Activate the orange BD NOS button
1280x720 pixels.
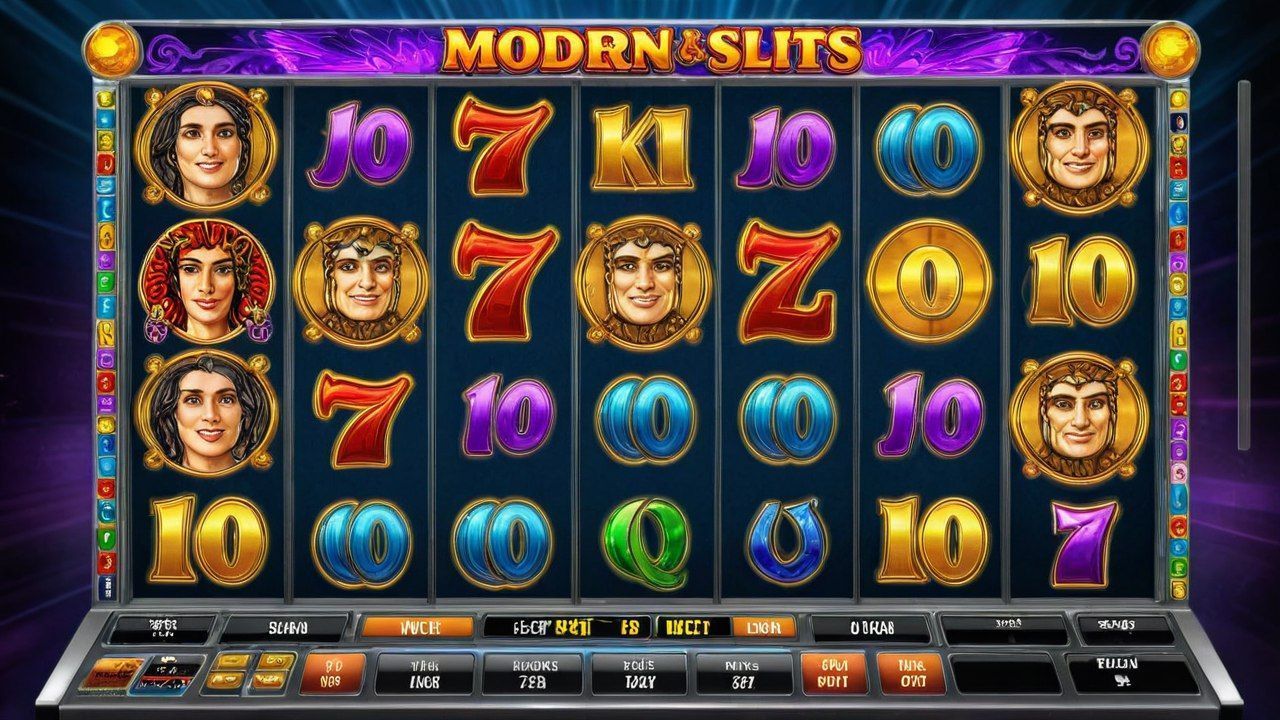tap(332, 674)
